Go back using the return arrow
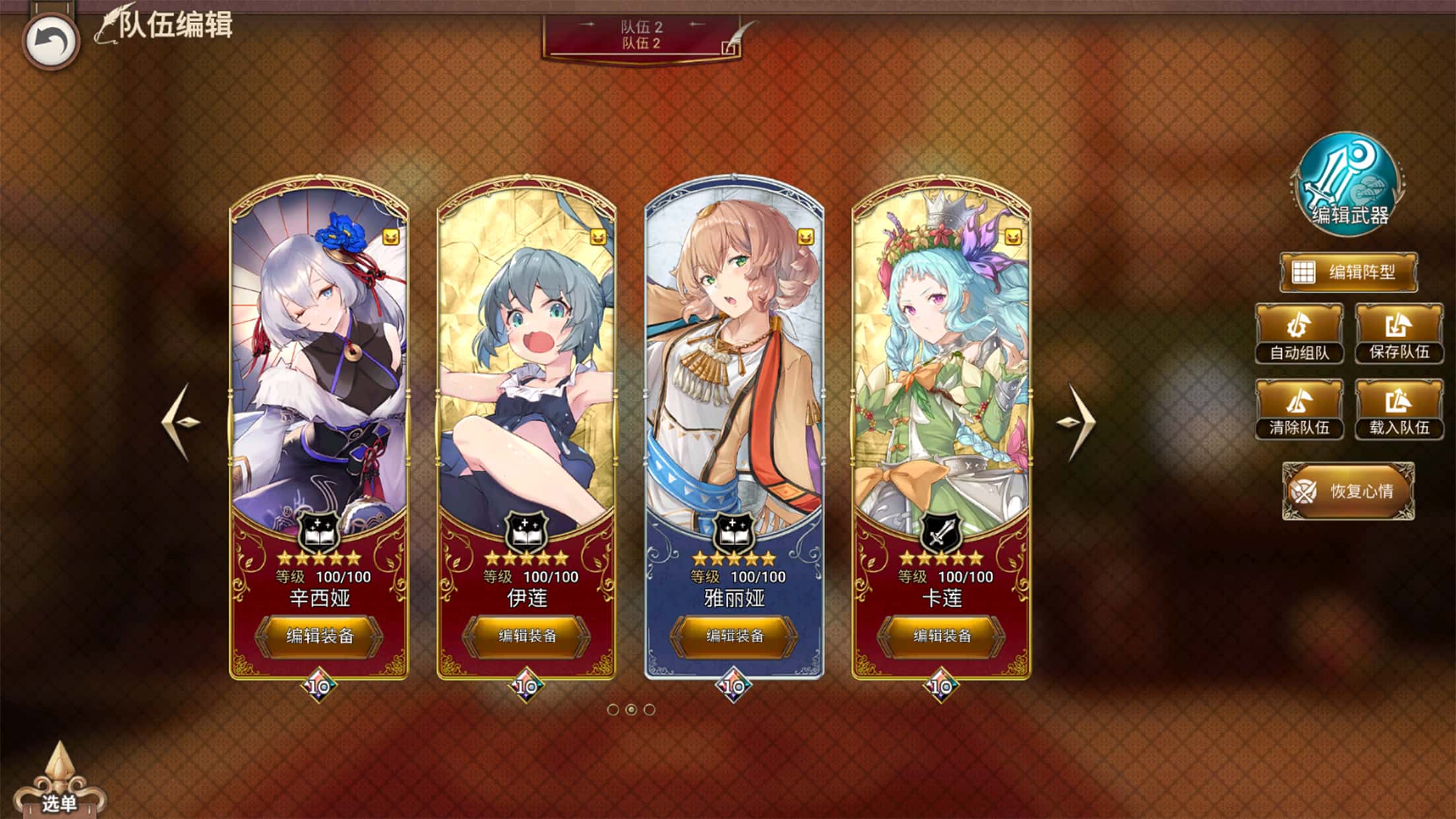Viewport: 1456px width, 819px height. point(51,42)
